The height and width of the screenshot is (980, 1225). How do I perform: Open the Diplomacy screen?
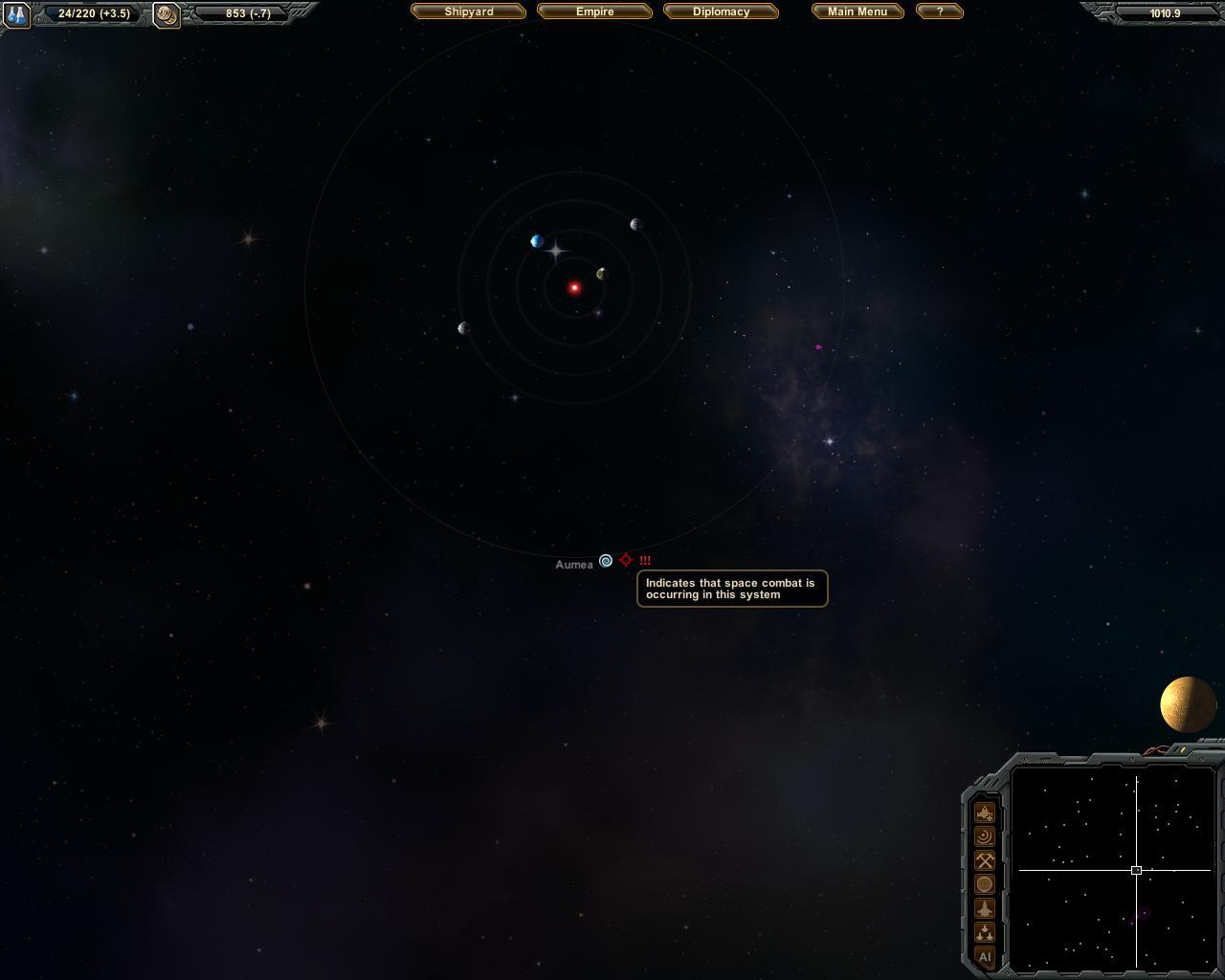point(721,11)
